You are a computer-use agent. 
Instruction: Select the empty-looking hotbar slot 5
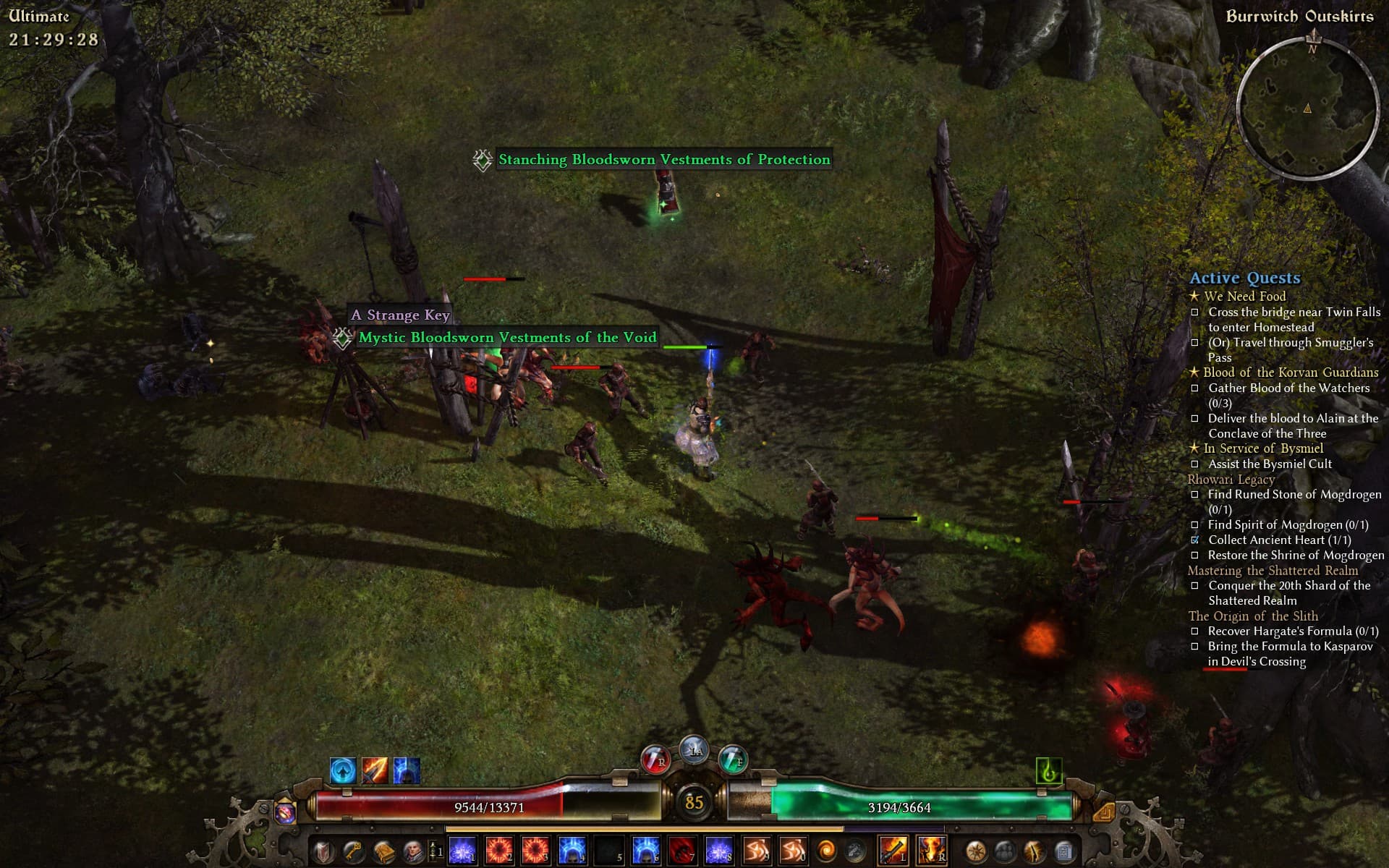(x=608, y=851)
